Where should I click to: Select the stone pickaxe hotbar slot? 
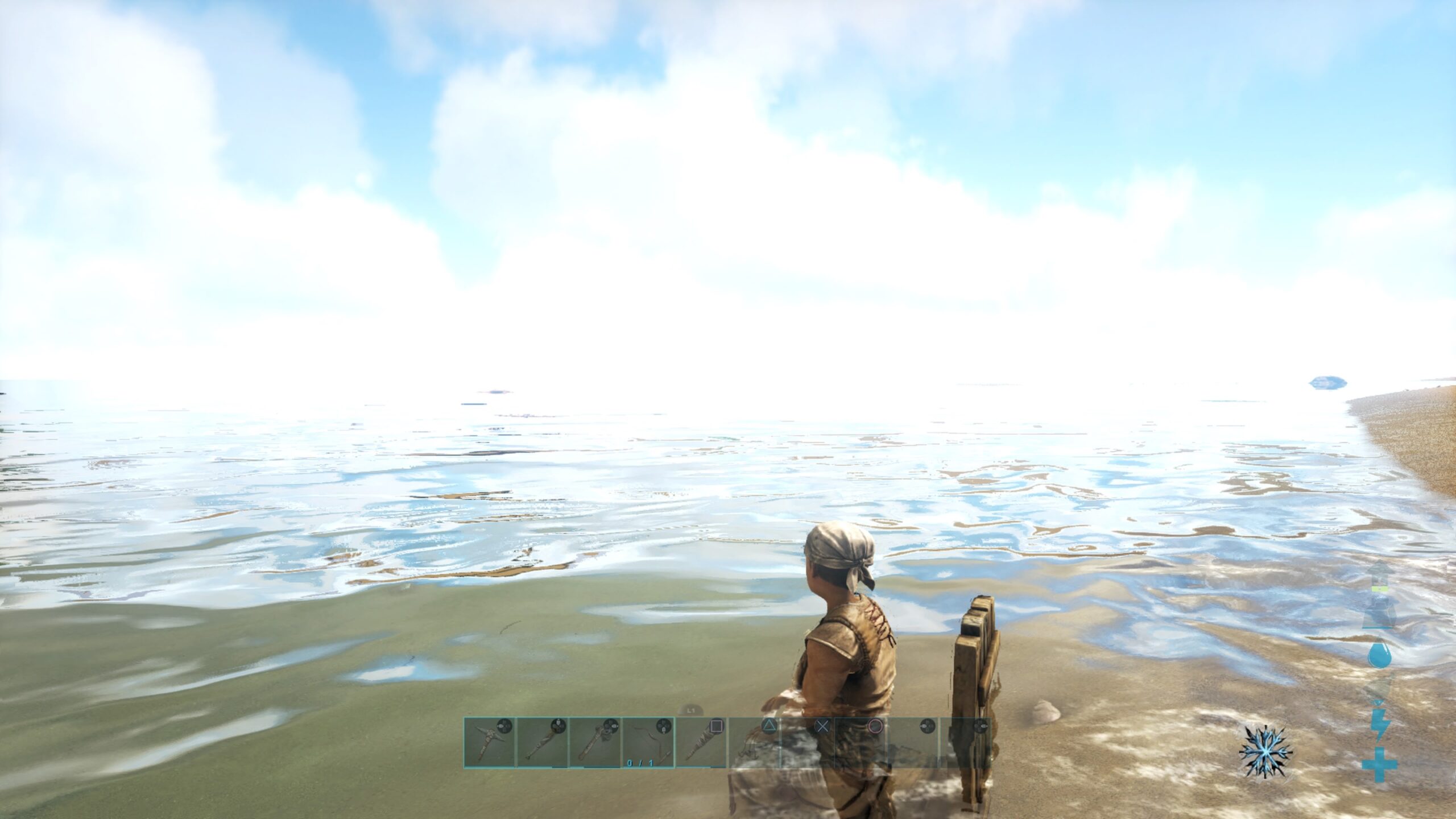(x=490, y=742)
